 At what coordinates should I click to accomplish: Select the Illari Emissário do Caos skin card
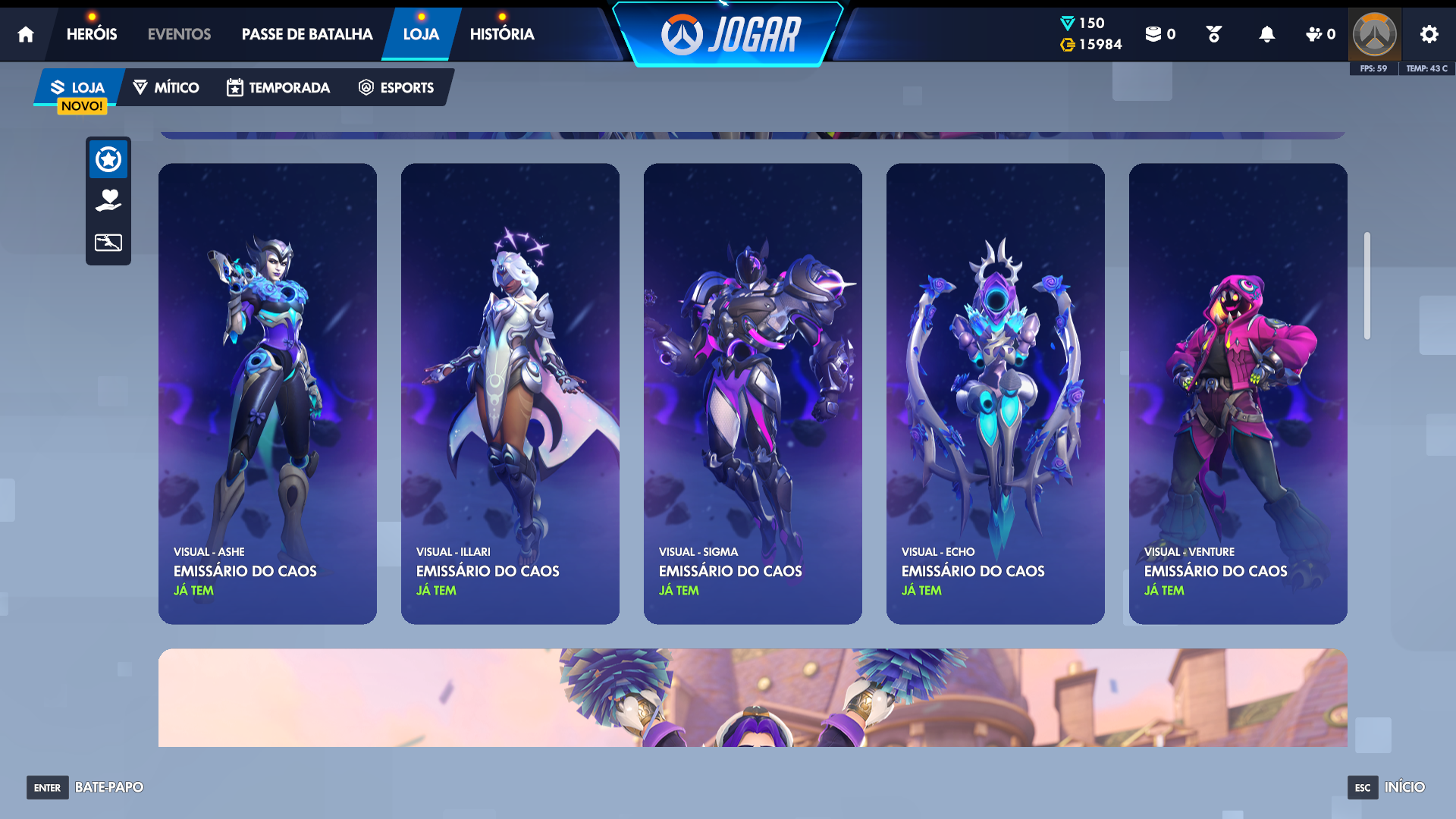coord(510,394)
